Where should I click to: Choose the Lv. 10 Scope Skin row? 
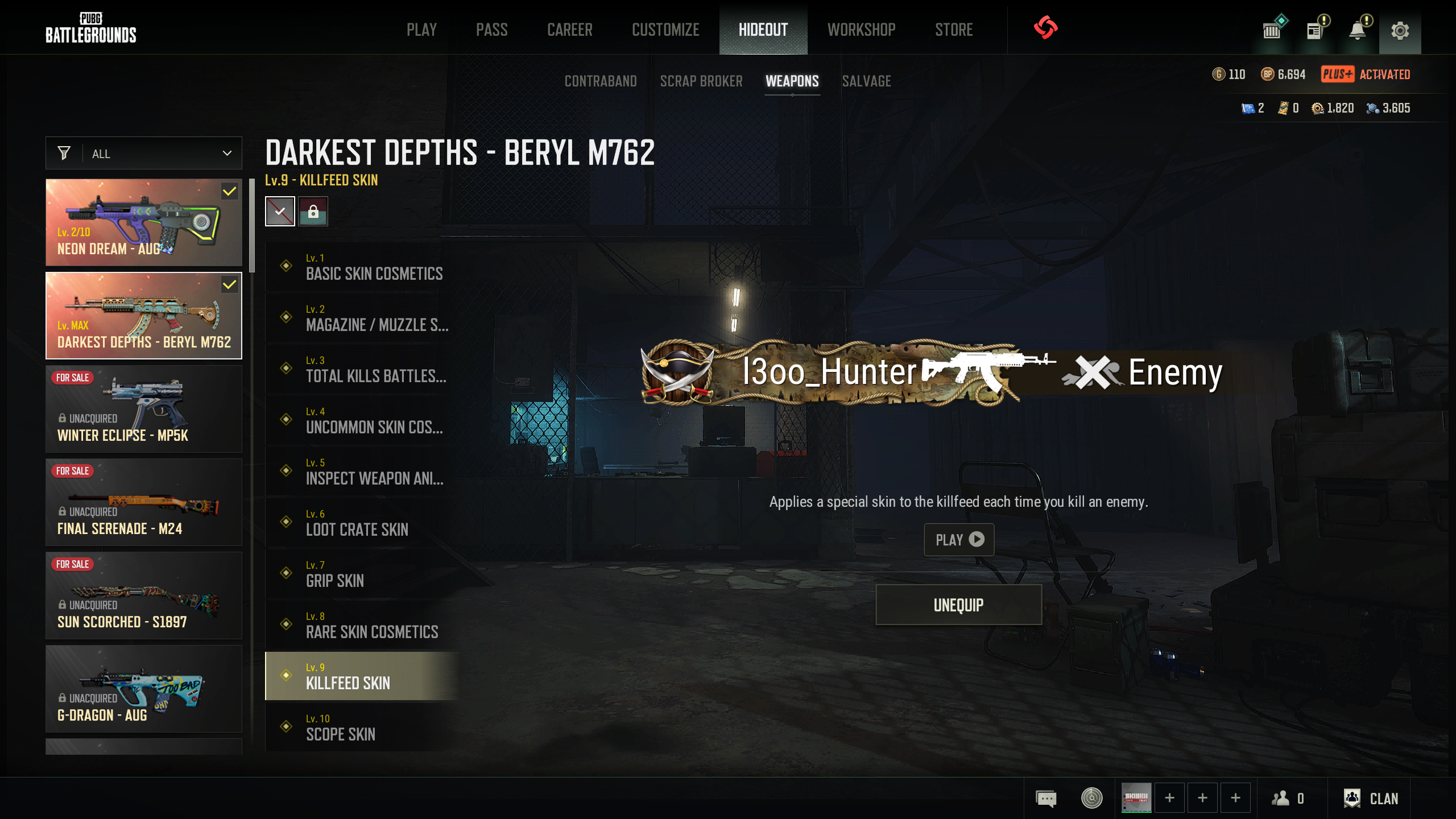[362, 727]
